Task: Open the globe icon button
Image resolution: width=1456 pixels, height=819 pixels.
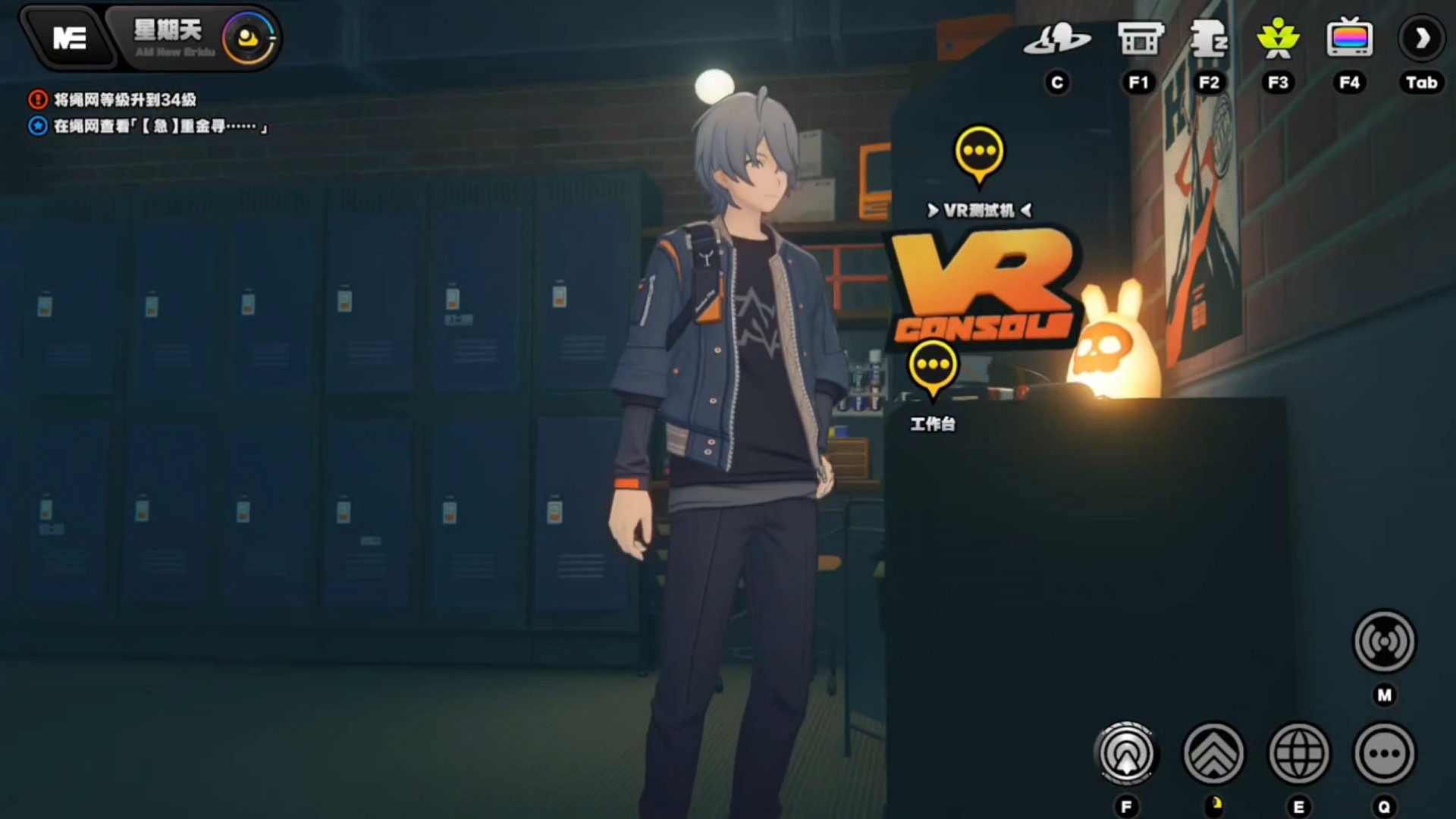Action: pos(1299,754)
